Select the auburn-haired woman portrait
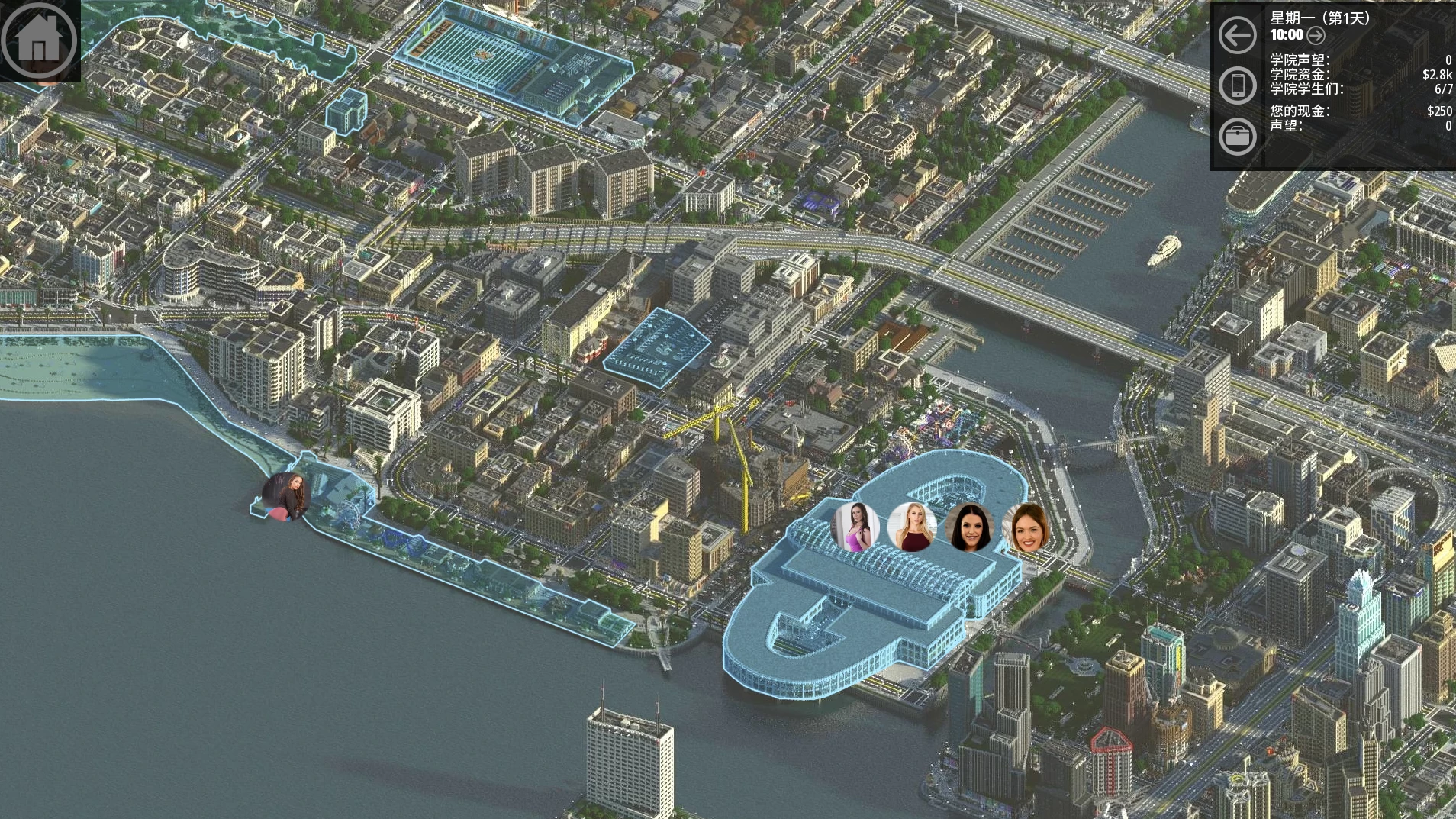Viewport: 1456px width, 819px height. [x=1026, y=527]
